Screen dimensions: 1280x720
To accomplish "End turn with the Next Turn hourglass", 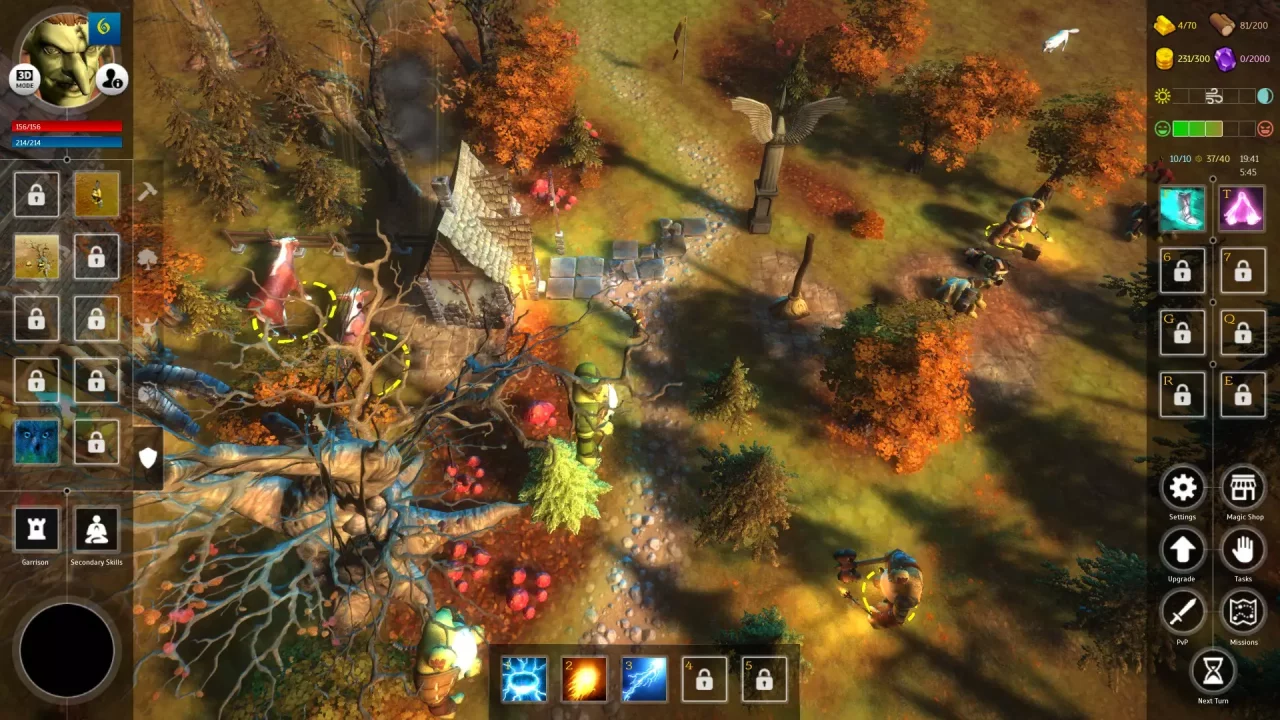I will [x=1213, y=672].
